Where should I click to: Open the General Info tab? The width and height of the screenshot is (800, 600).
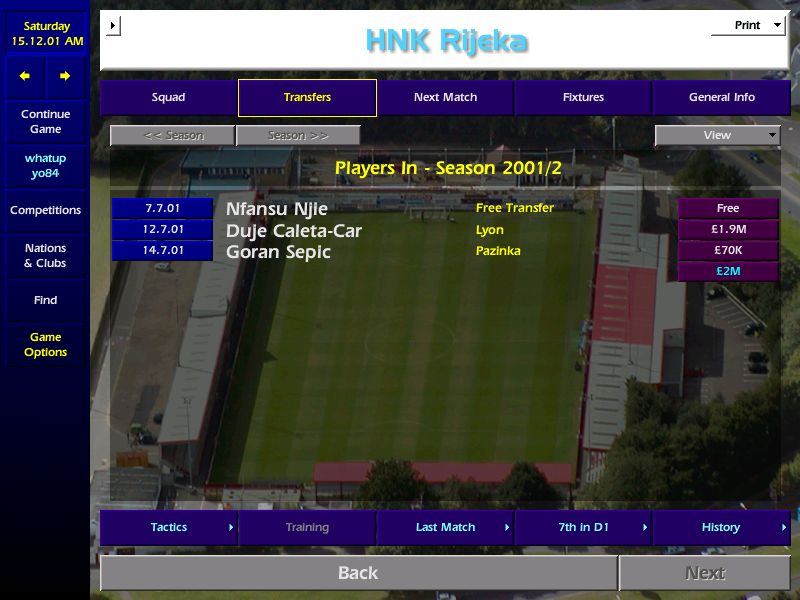tap(721, 98)
